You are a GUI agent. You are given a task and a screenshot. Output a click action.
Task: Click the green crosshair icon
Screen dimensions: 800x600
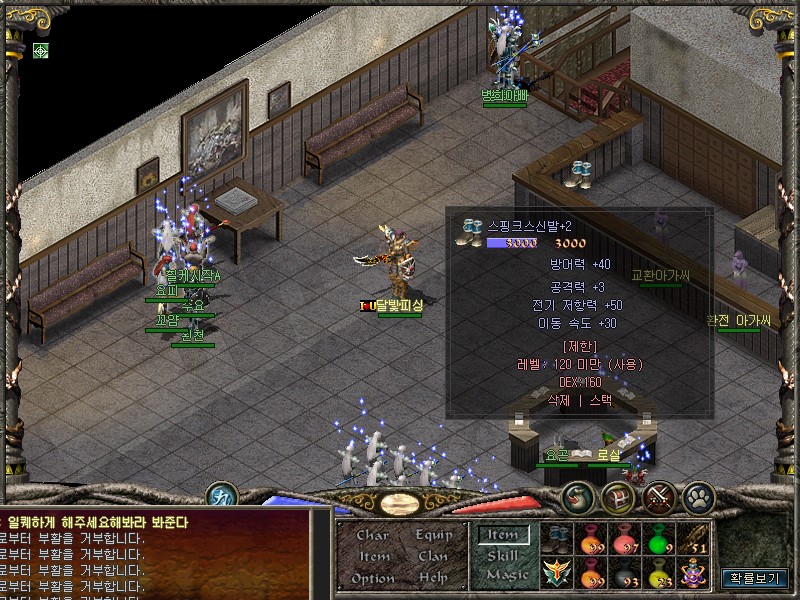click(x=41, y=50)
